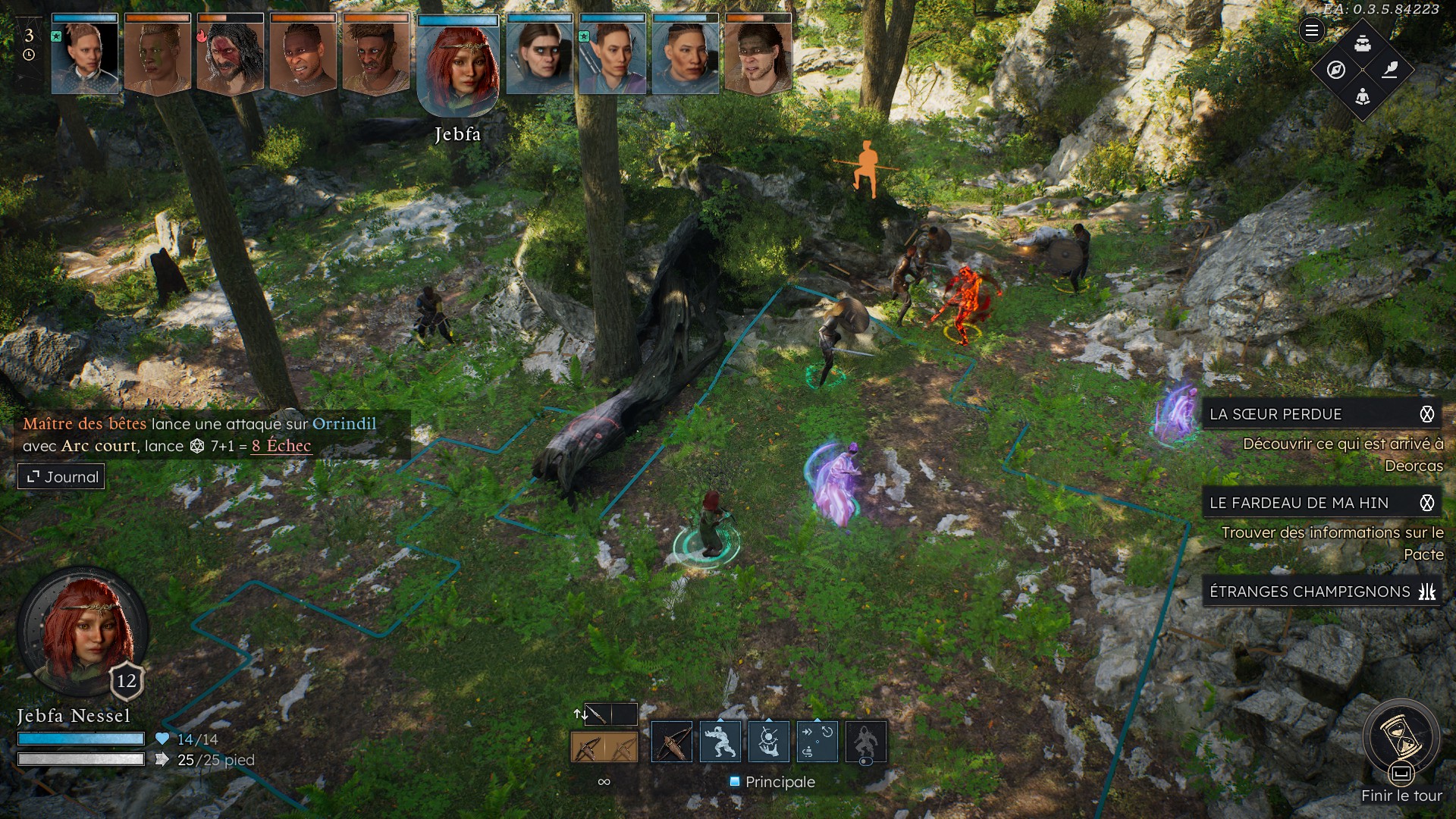Activate the shove figure ability
1456x819 pixels.
click(x=720, y=742)
